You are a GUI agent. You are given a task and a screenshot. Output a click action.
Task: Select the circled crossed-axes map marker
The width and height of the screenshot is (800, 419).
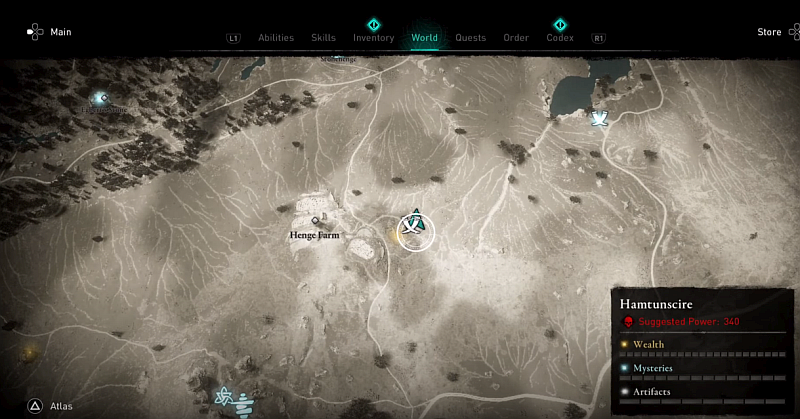[x=416, y=232]
